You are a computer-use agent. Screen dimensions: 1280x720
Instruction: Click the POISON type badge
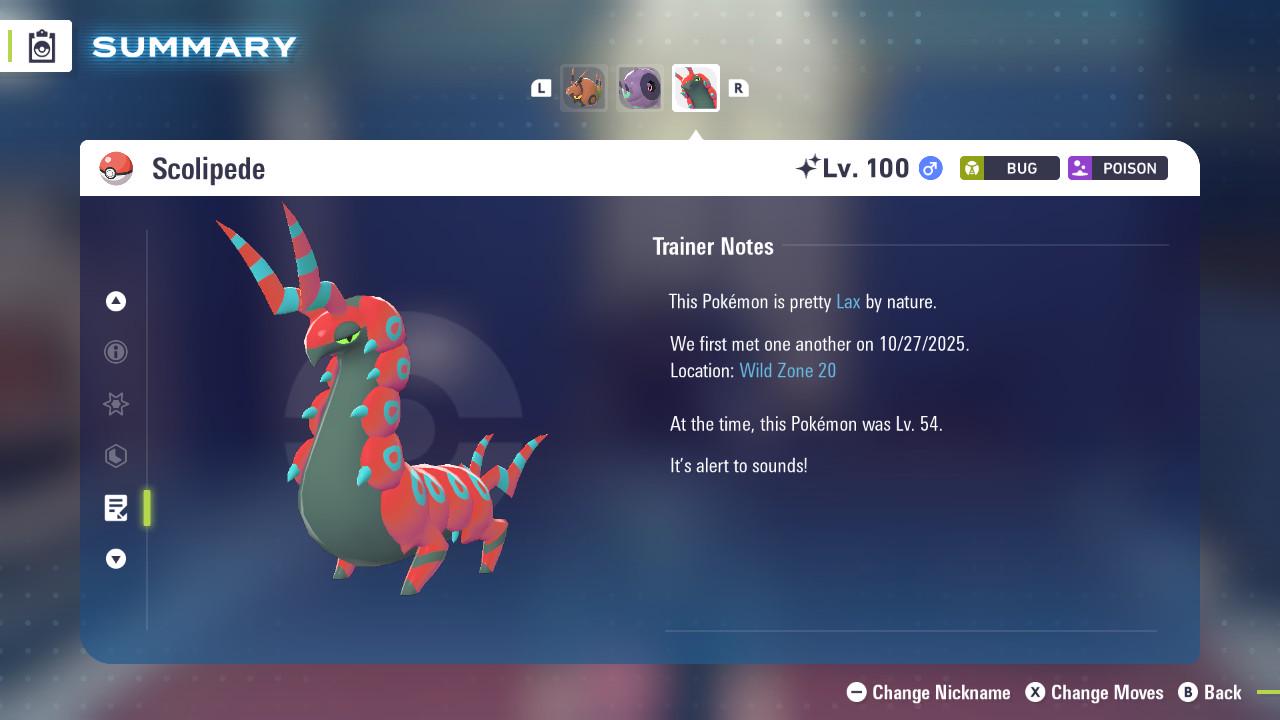tap(1117, 168)
